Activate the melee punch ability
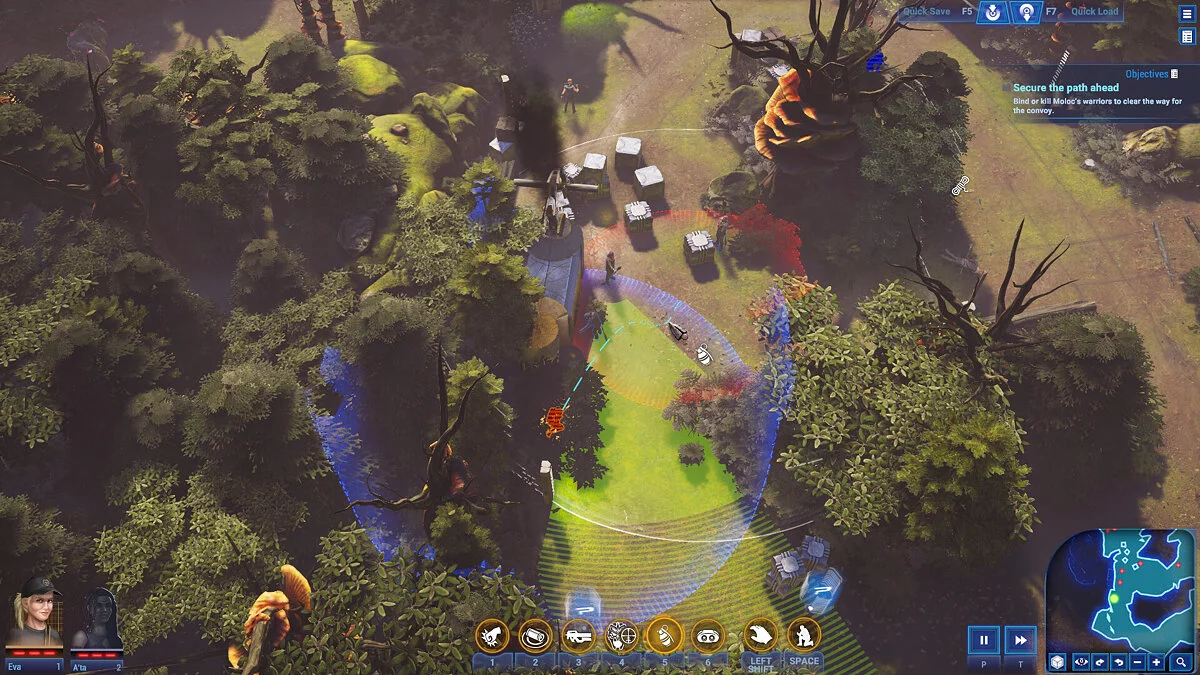 point(492,634)
